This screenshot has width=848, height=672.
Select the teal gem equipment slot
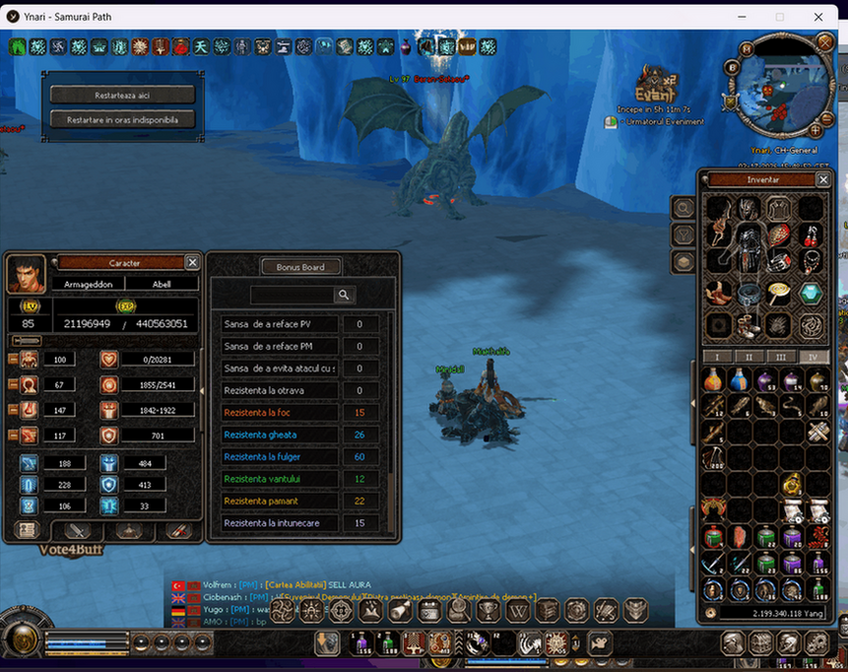pos(811,293)
